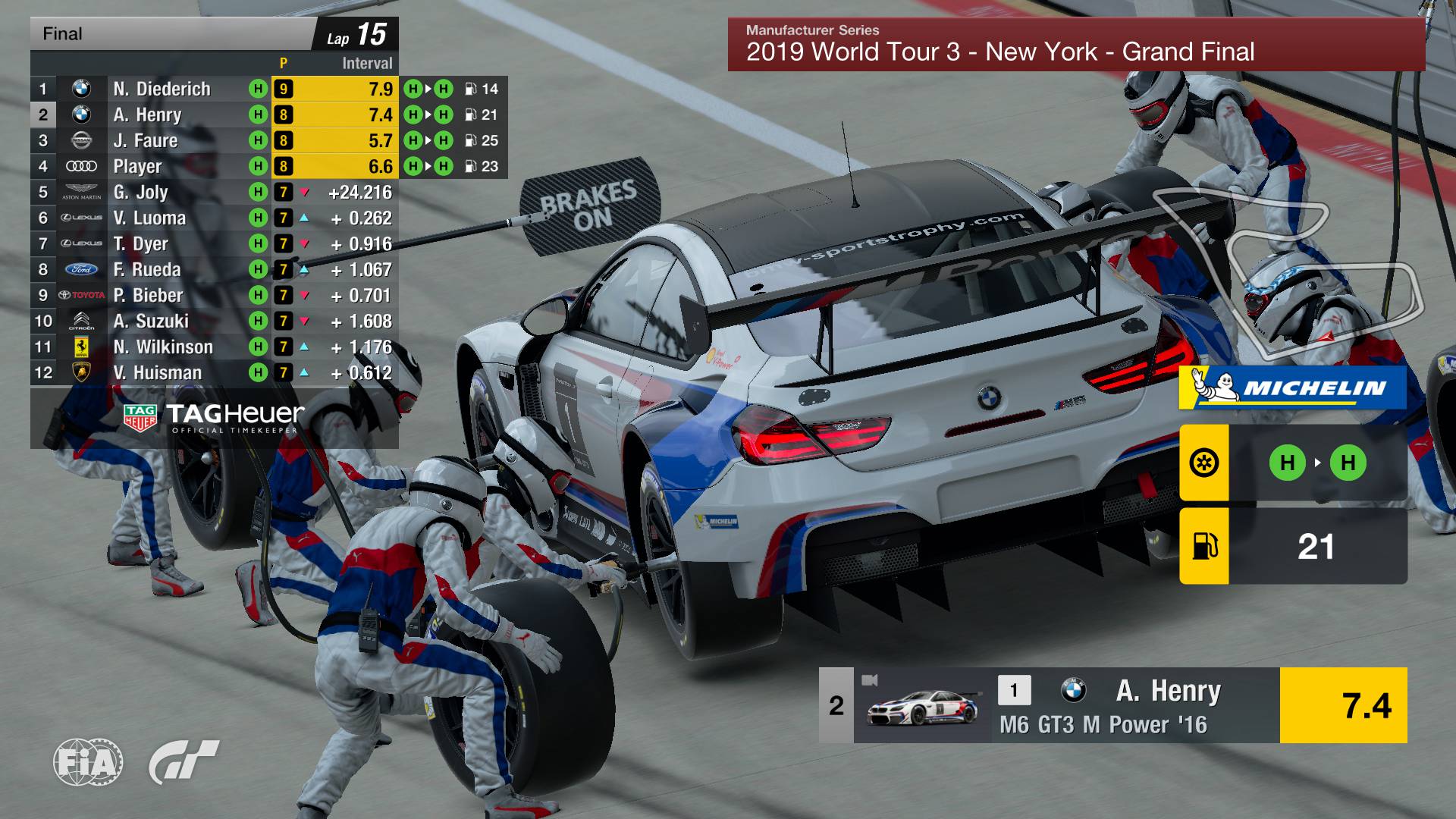Image resolution: width=1456 pixels, height=819 pixels.
Task: Select N. Diederich in the leaderboard
Action: 162,89
